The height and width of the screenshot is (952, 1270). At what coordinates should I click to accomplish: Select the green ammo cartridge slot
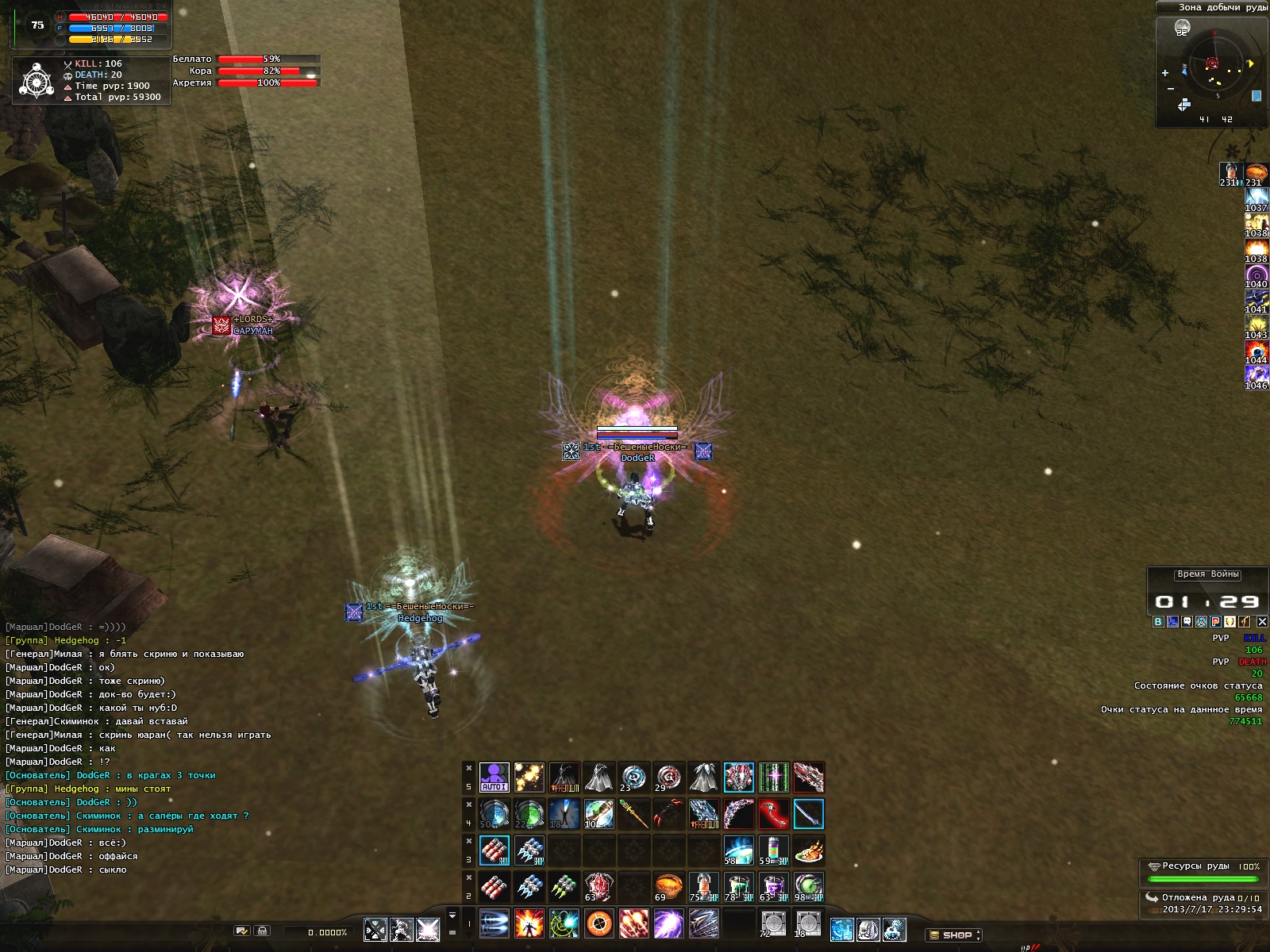tap(564, 887)
